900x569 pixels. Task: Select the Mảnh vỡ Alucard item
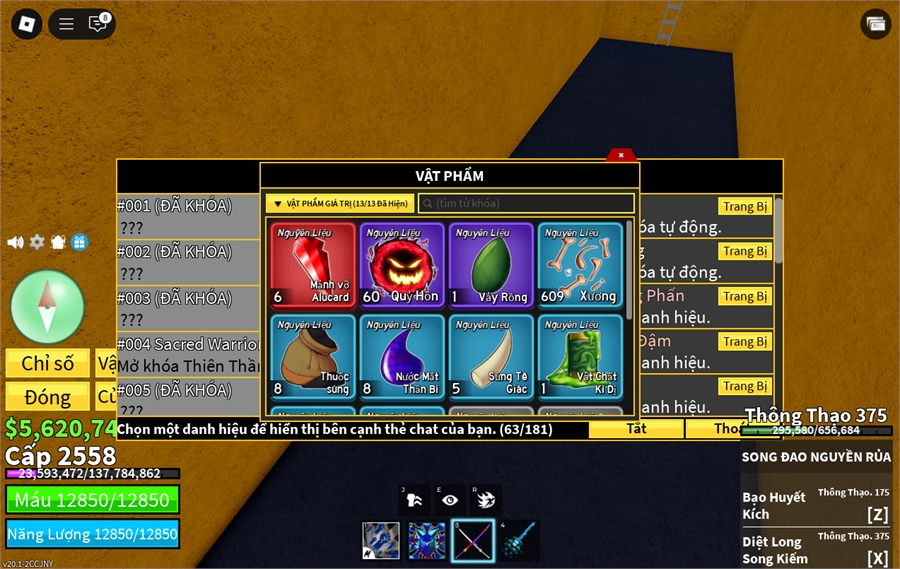coord(313,264)
